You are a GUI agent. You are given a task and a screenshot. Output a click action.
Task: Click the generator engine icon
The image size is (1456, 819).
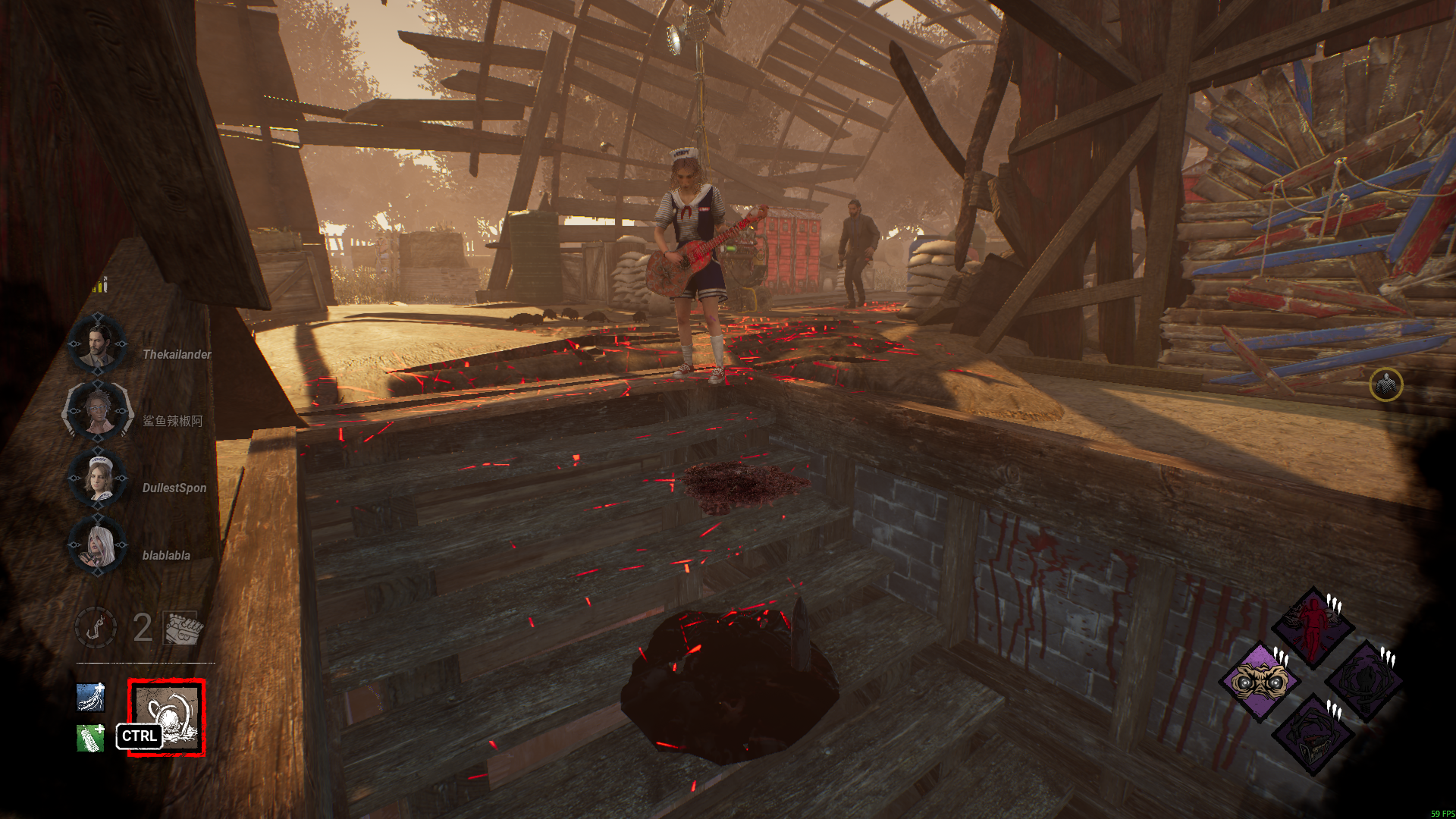click(x=182, y=628)
